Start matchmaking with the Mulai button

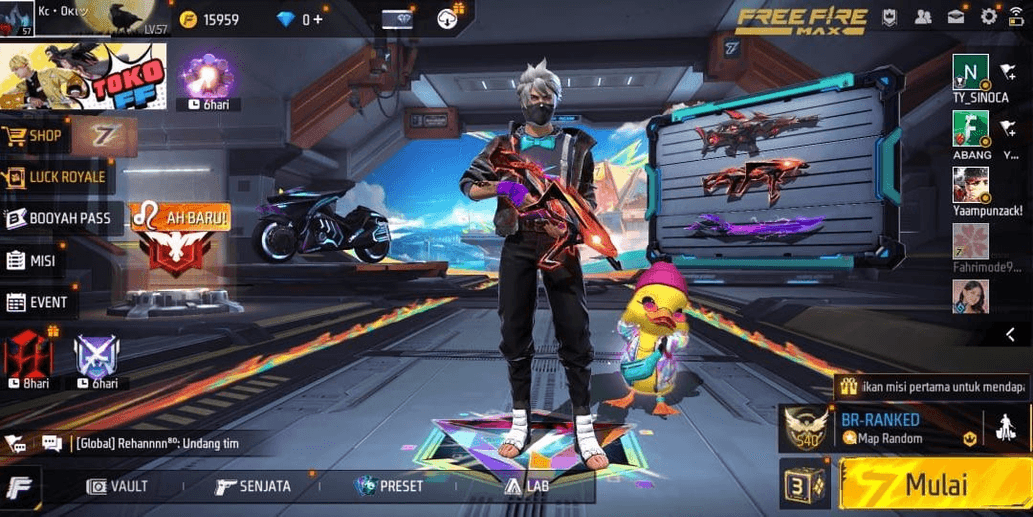(934, 485)
